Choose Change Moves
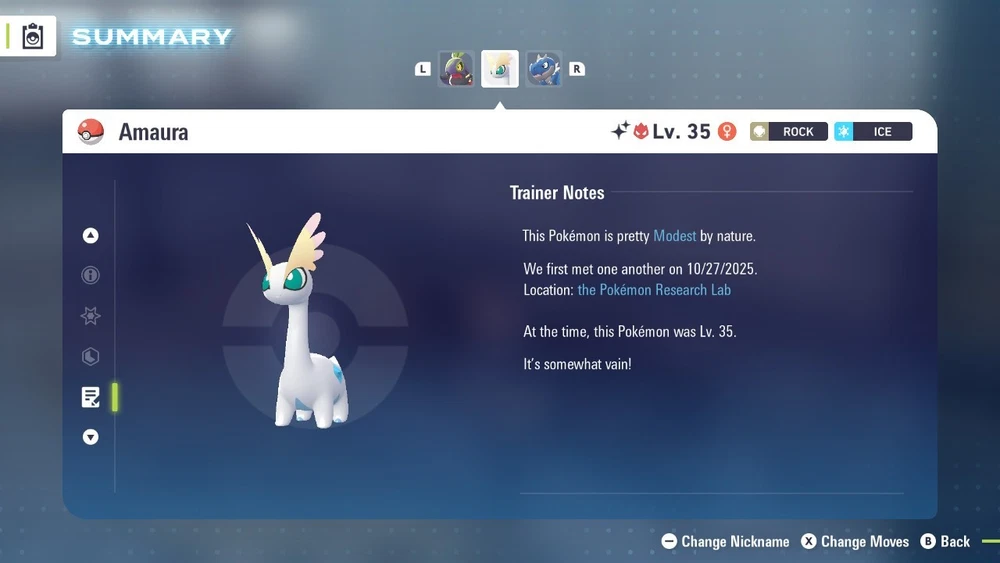1000x563 pixels. (855, 541)
